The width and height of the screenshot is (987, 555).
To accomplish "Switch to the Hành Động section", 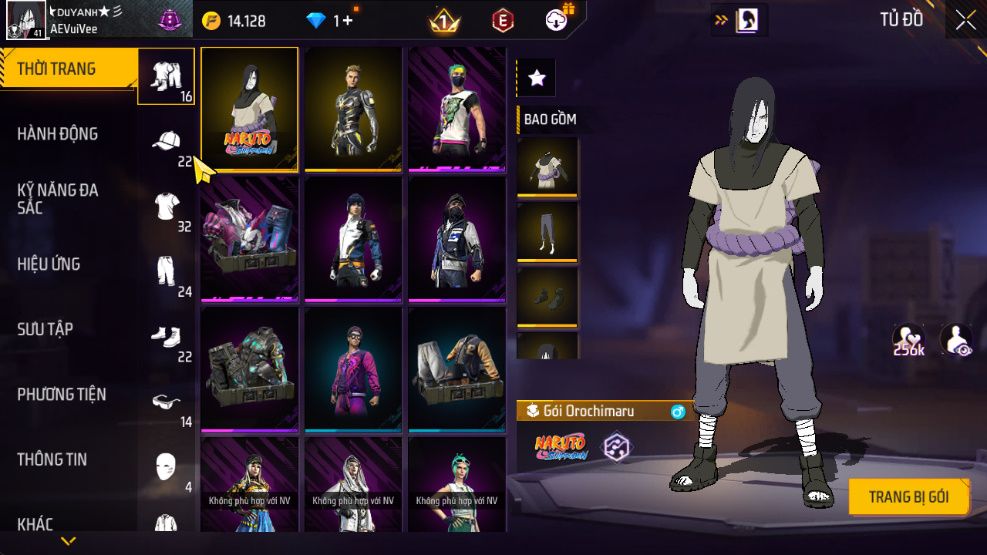I will [x=57, y=134].
